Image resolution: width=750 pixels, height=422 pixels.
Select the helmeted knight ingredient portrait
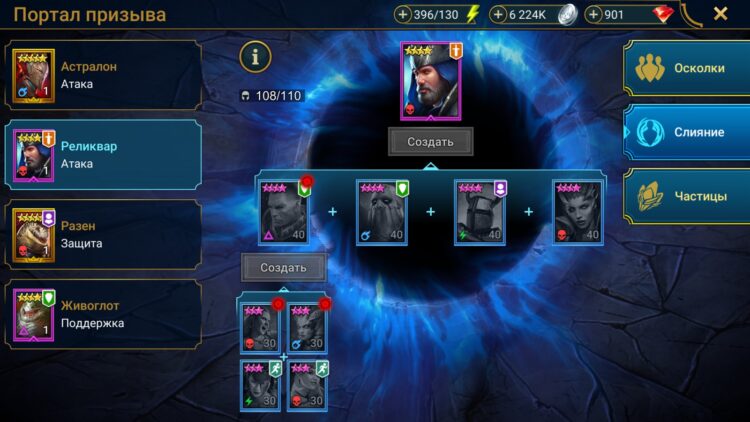point(480,212)
